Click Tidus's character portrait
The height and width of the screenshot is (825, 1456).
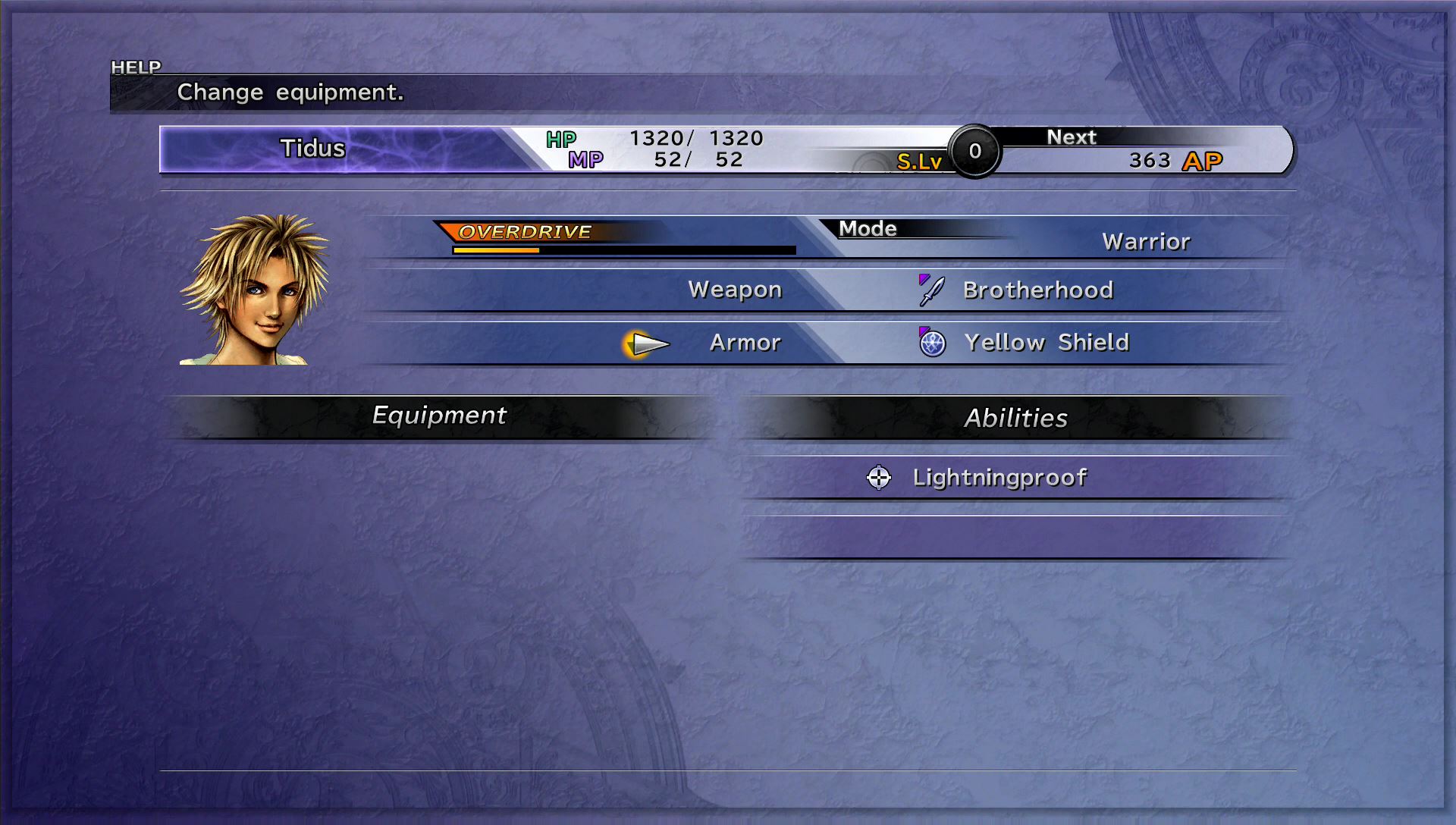tap(254, 289)
